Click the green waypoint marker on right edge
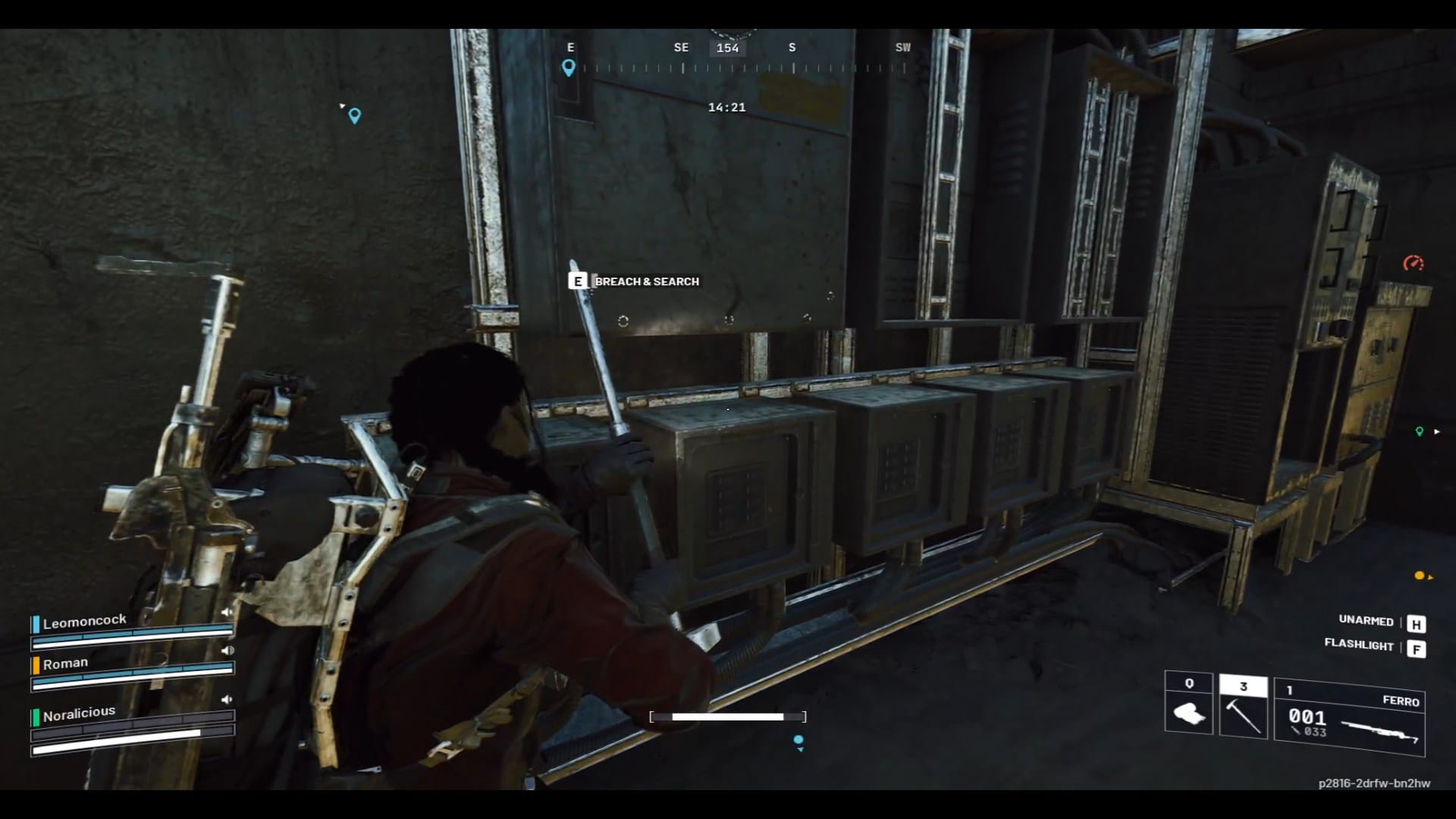 (x=1420, y=431)
